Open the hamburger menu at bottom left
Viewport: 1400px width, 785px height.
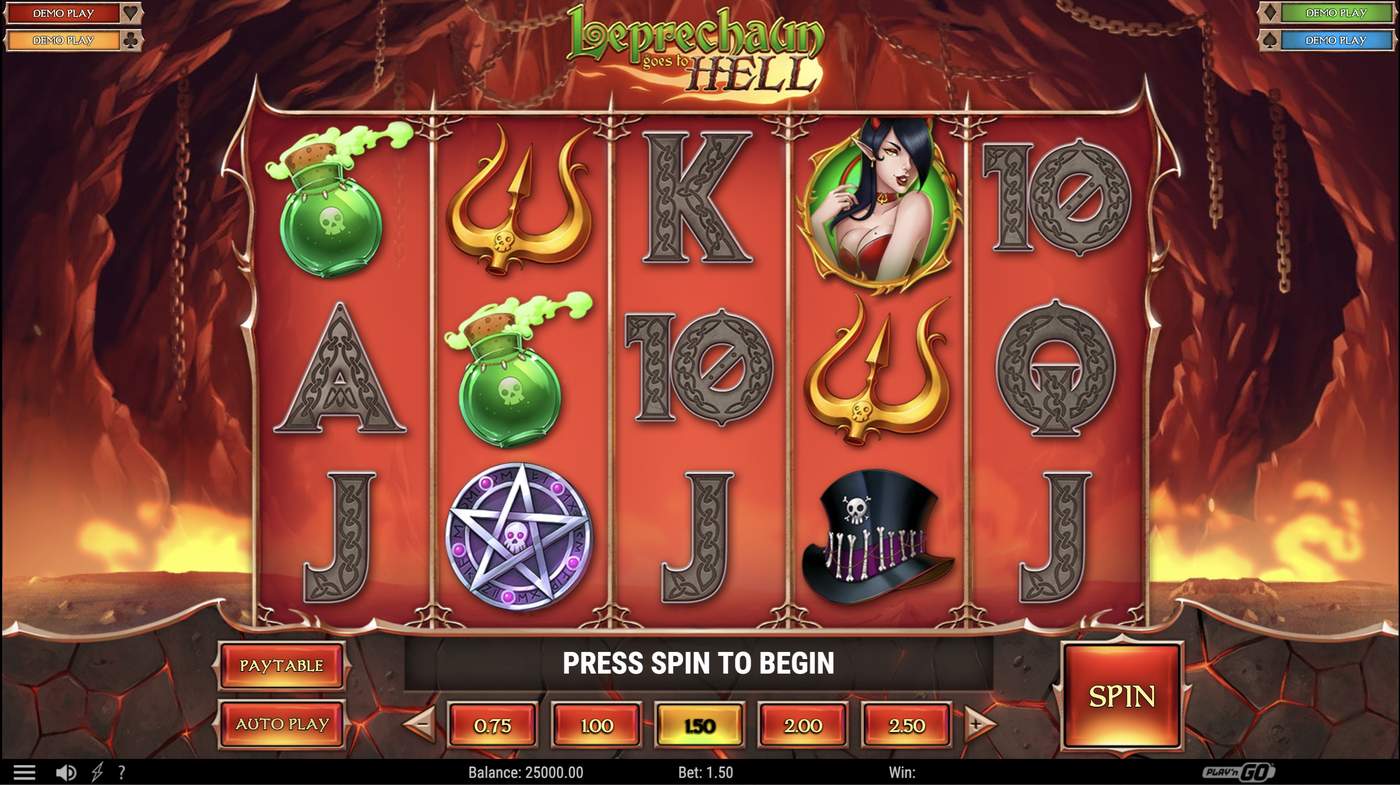pyautogui.click(x=25, y=771)
